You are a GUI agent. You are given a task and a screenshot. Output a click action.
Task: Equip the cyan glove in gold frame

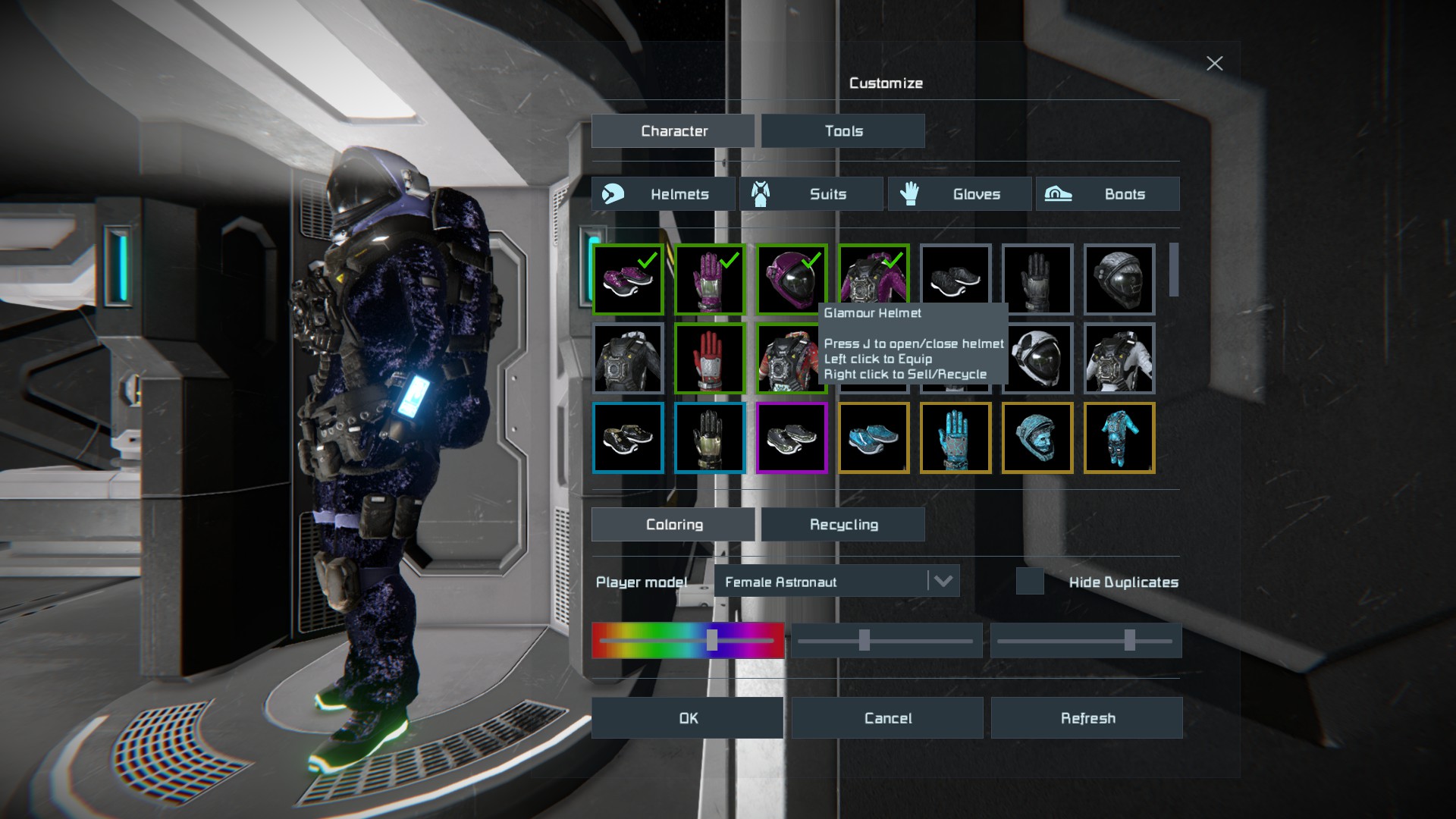[x=955, y=438]
